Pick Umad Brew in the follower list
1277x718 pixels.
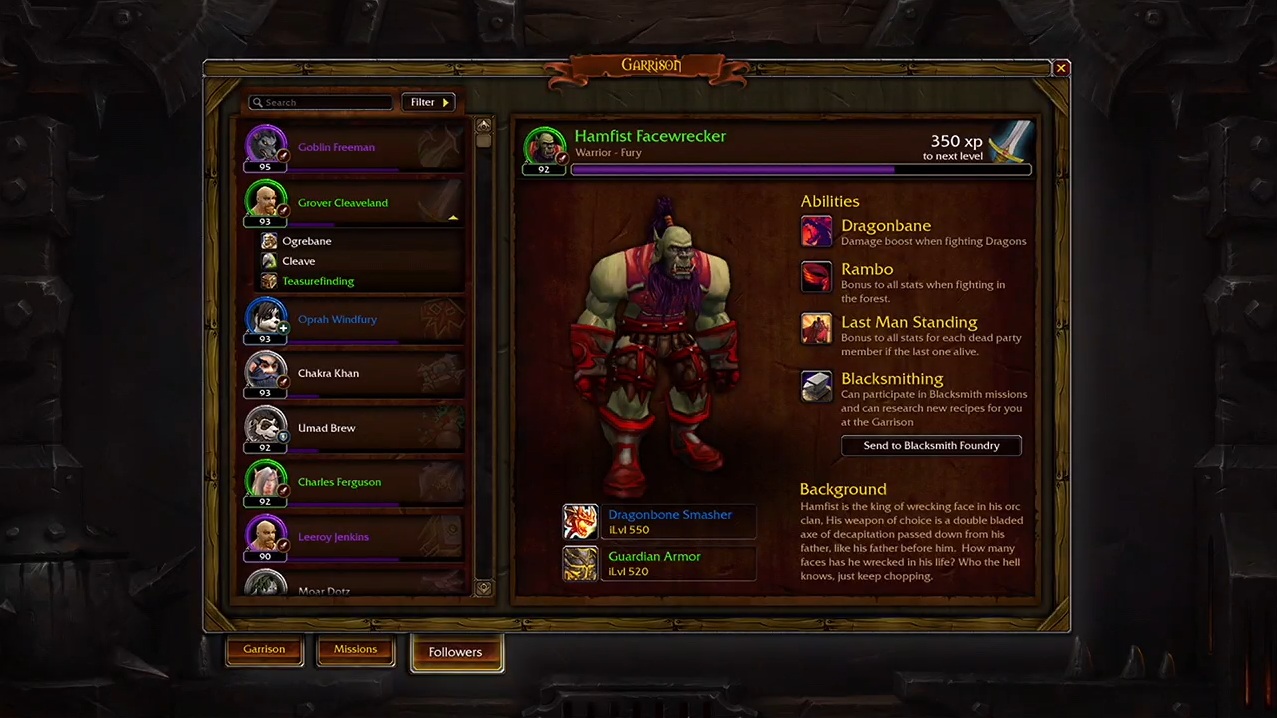[x=350, y=428]
